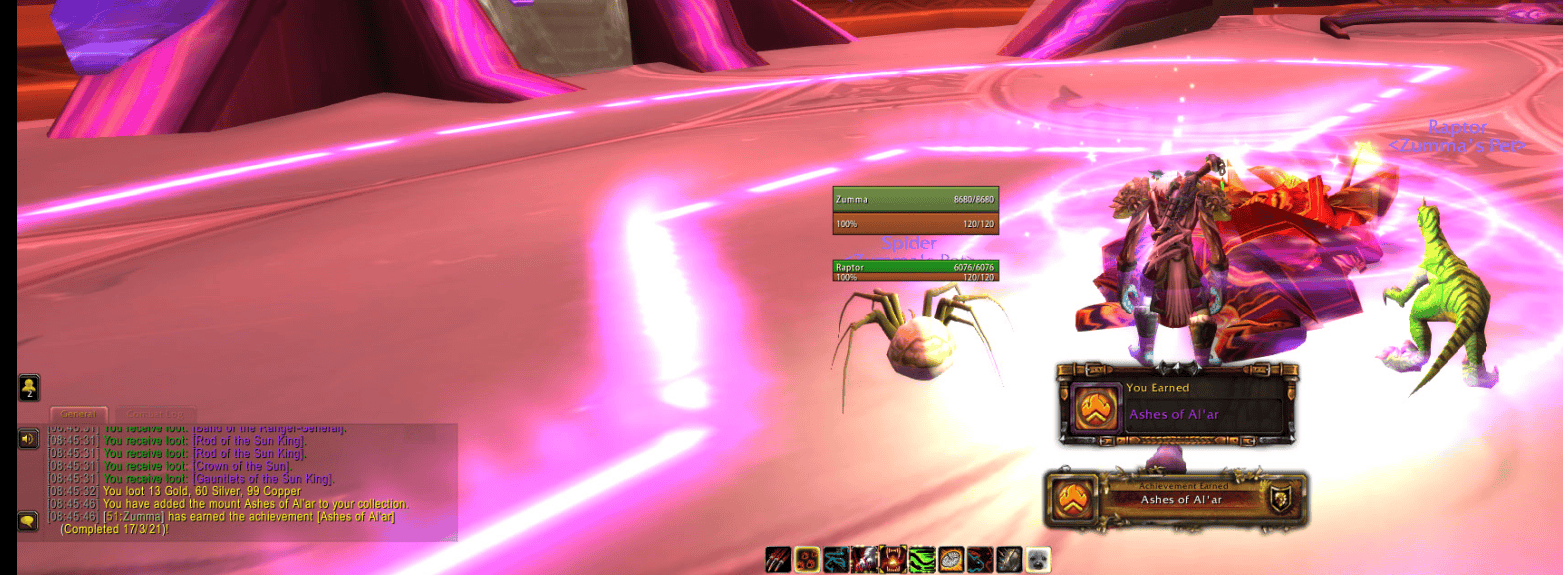1563x575 pixels.
Task: Use the orange paw prints ability
Action: coord(807,560)
